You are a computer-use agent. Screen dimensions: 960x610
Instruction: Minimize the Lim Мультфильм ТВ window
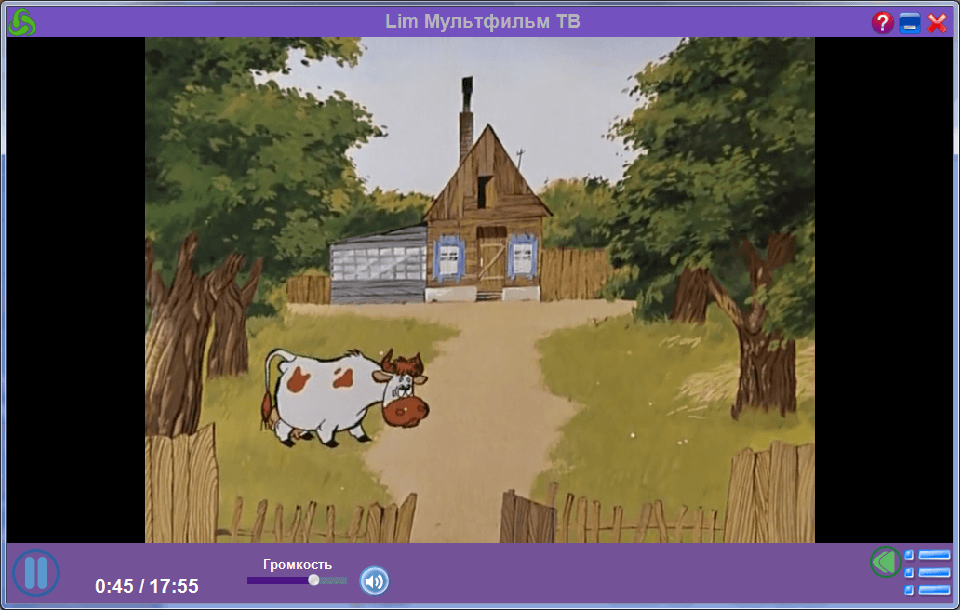click(910, 23)
